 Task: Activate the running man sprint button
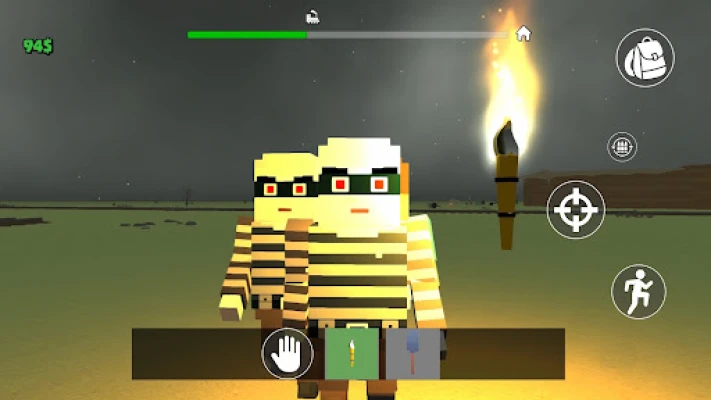tap(638, 290)
